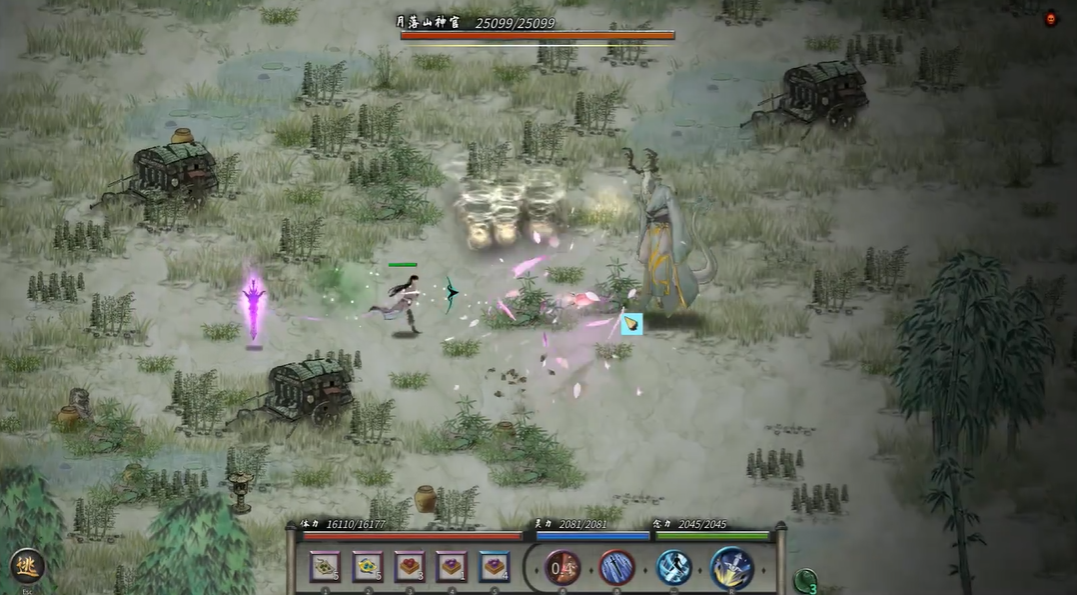Select the purple pill box with count 1
The image size is (1077, 595).
(x=452, y=567)
